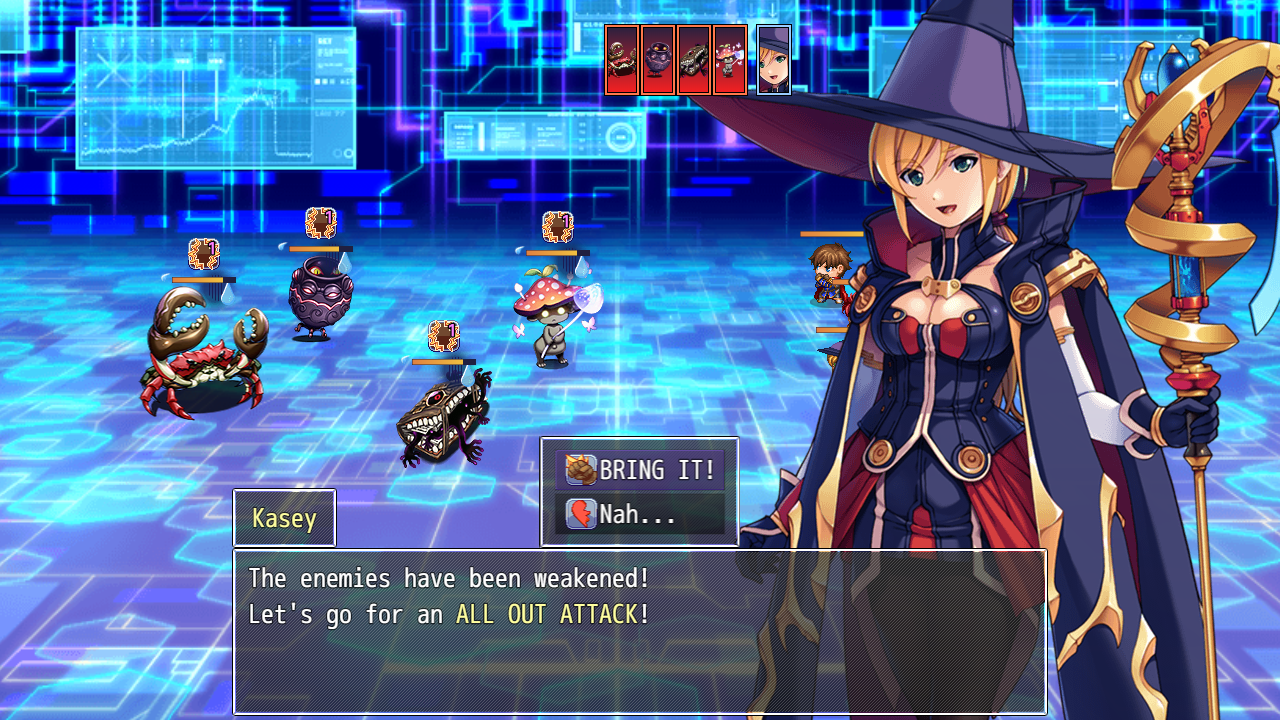Screen dimensions: 1280x720
Task: Select the crab portrait in the turn order
Action: (x=622, y=60)
